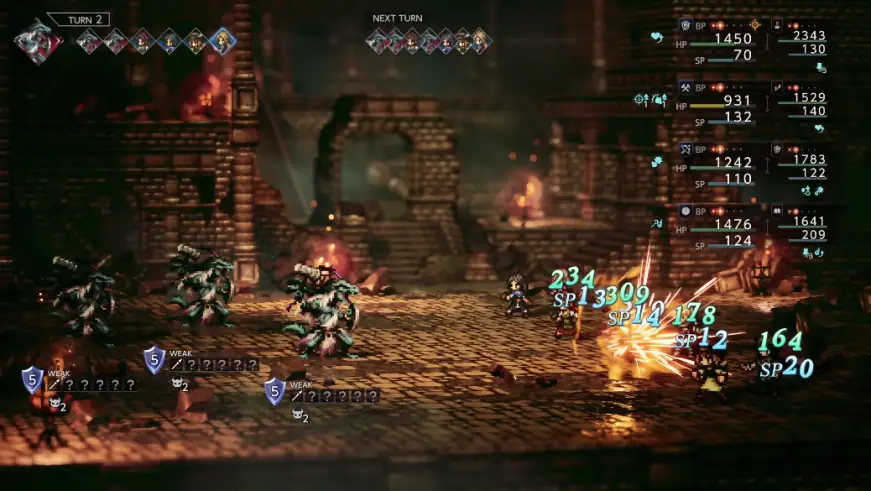Select the large enemy portrait beside Turn 2
871x491 pixels.
tap(38, 41)
